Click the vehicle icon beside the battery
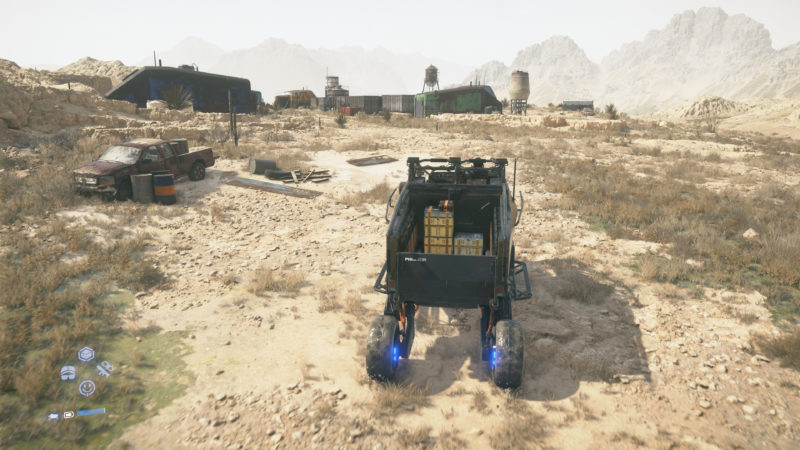The width and height of the screenshot is (800, 450). 54,415
